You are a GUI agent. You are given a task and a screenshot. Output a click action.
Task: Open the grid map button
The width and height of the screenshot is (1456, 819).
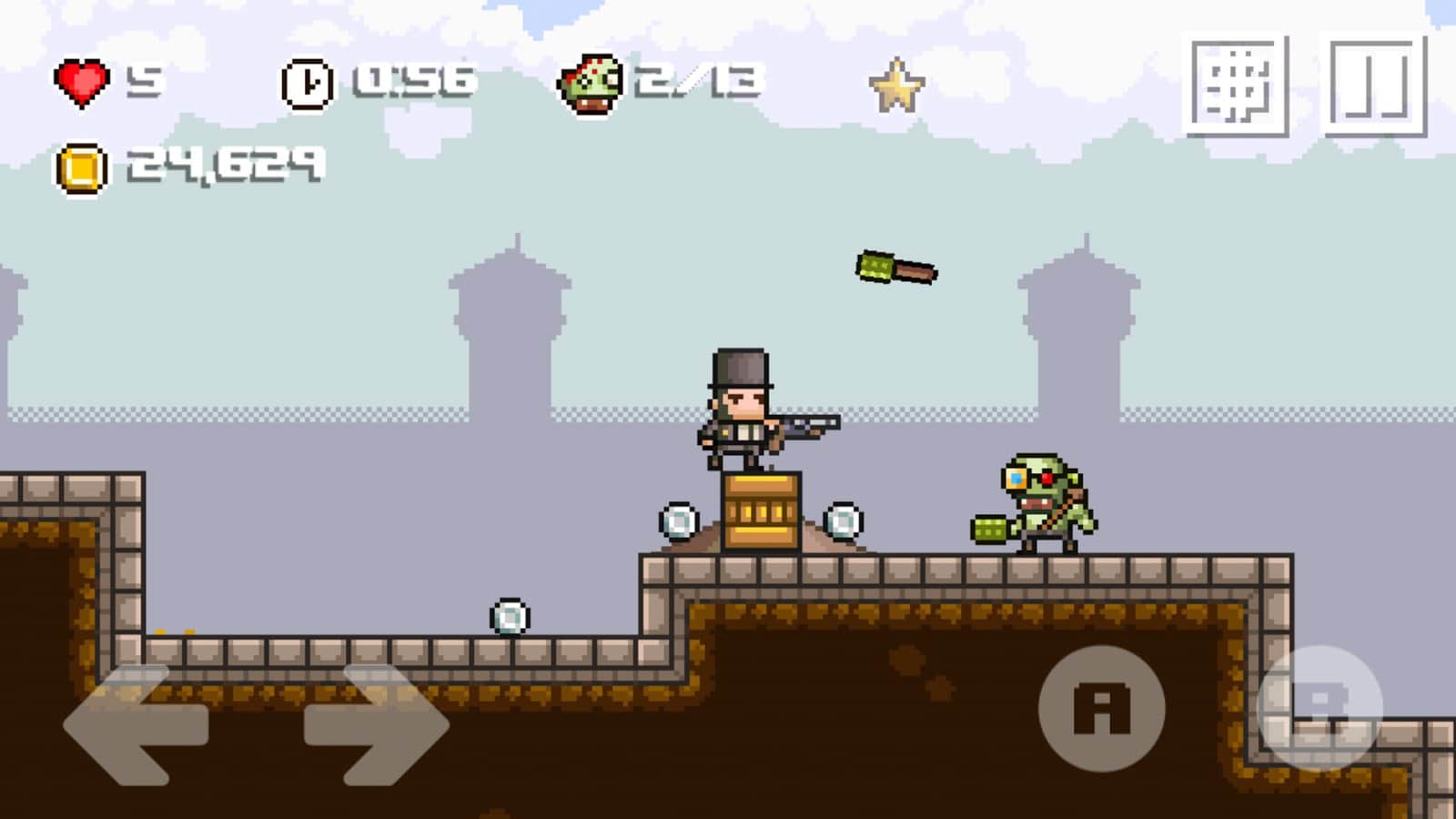tap(1237, 86)
